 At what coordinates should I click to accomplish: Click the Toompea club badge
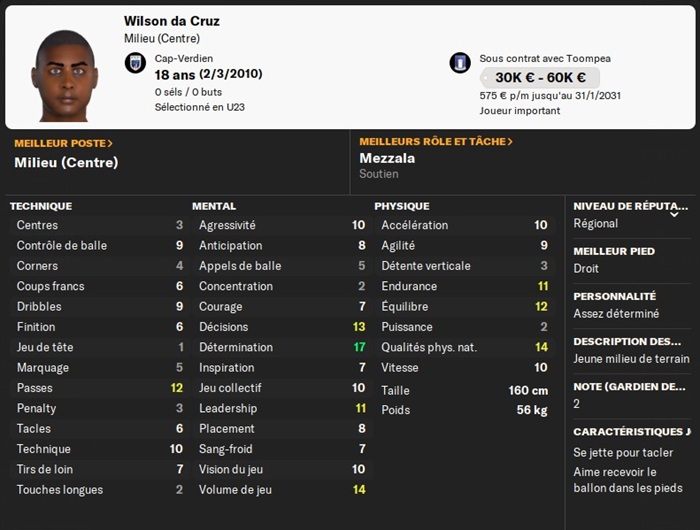point(460,63)
